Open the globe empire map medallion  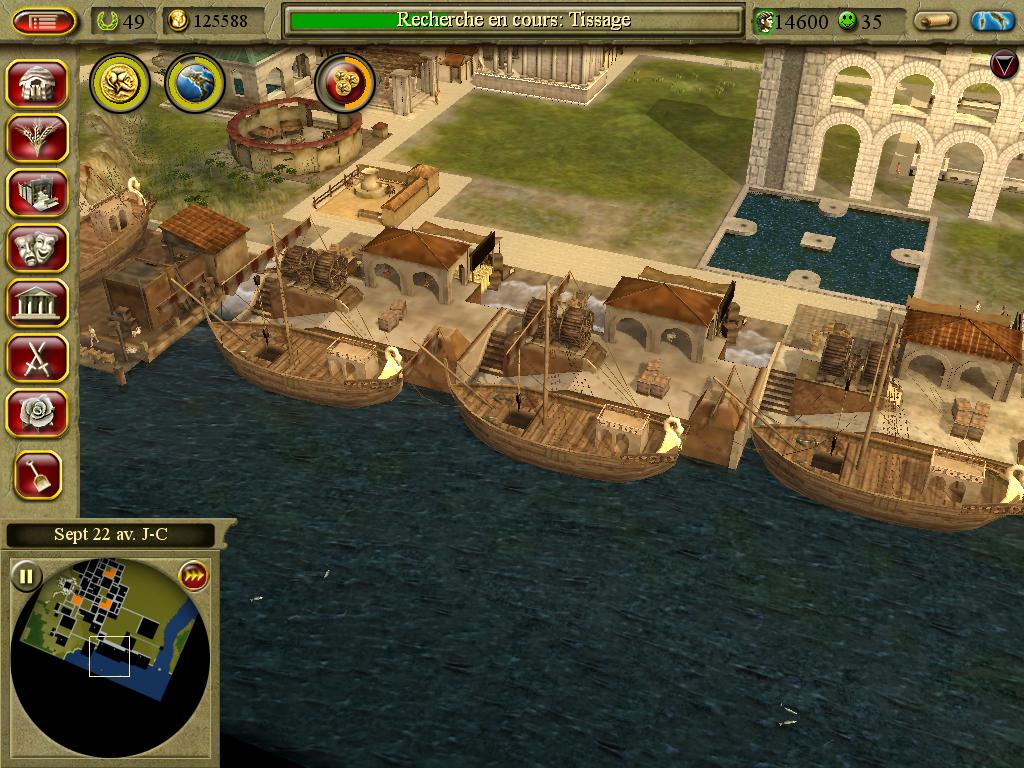point(194,83)
